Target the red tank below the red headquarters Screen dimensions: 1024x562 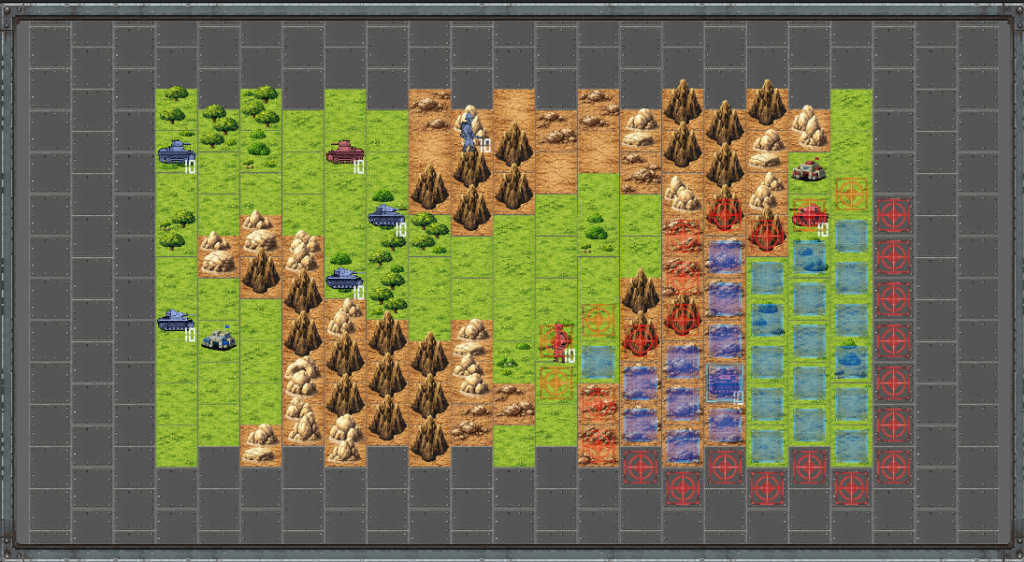click(x=808, y=215)
